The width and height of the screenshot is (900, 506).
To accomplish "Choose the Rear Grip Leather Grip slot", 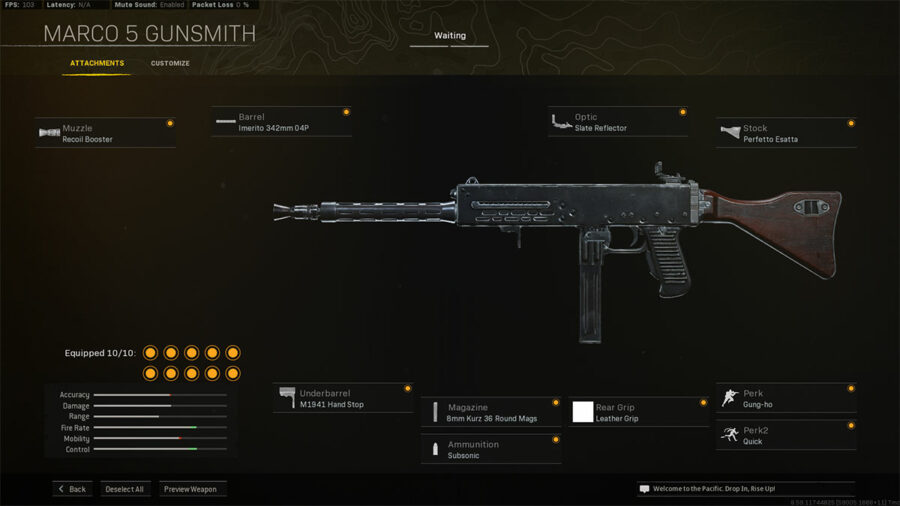I will 638,412.
